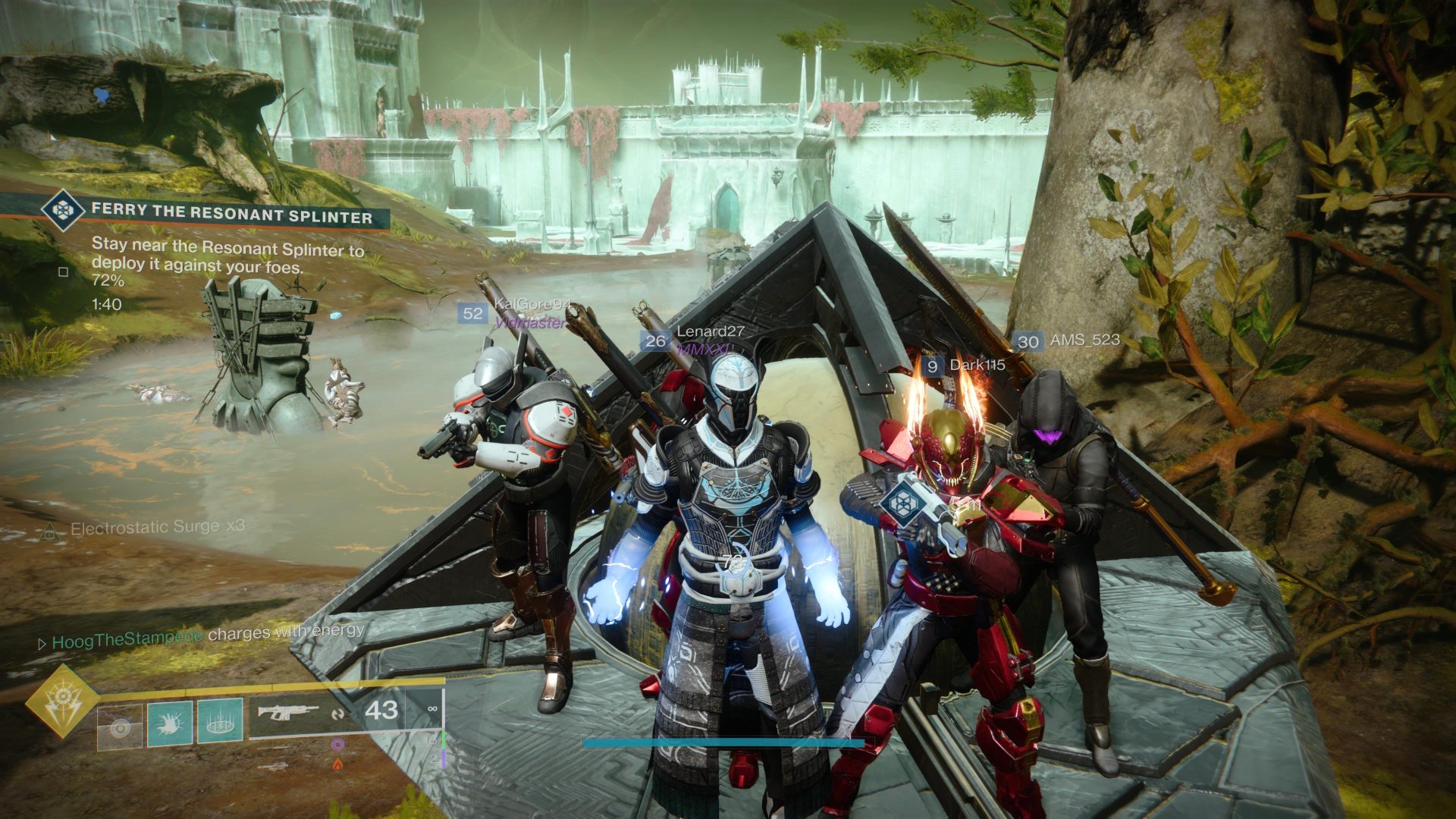Click the Ferry the Resonant Splinter quest icon
This screenshot has width=1456, height=819.
[64, 212]
